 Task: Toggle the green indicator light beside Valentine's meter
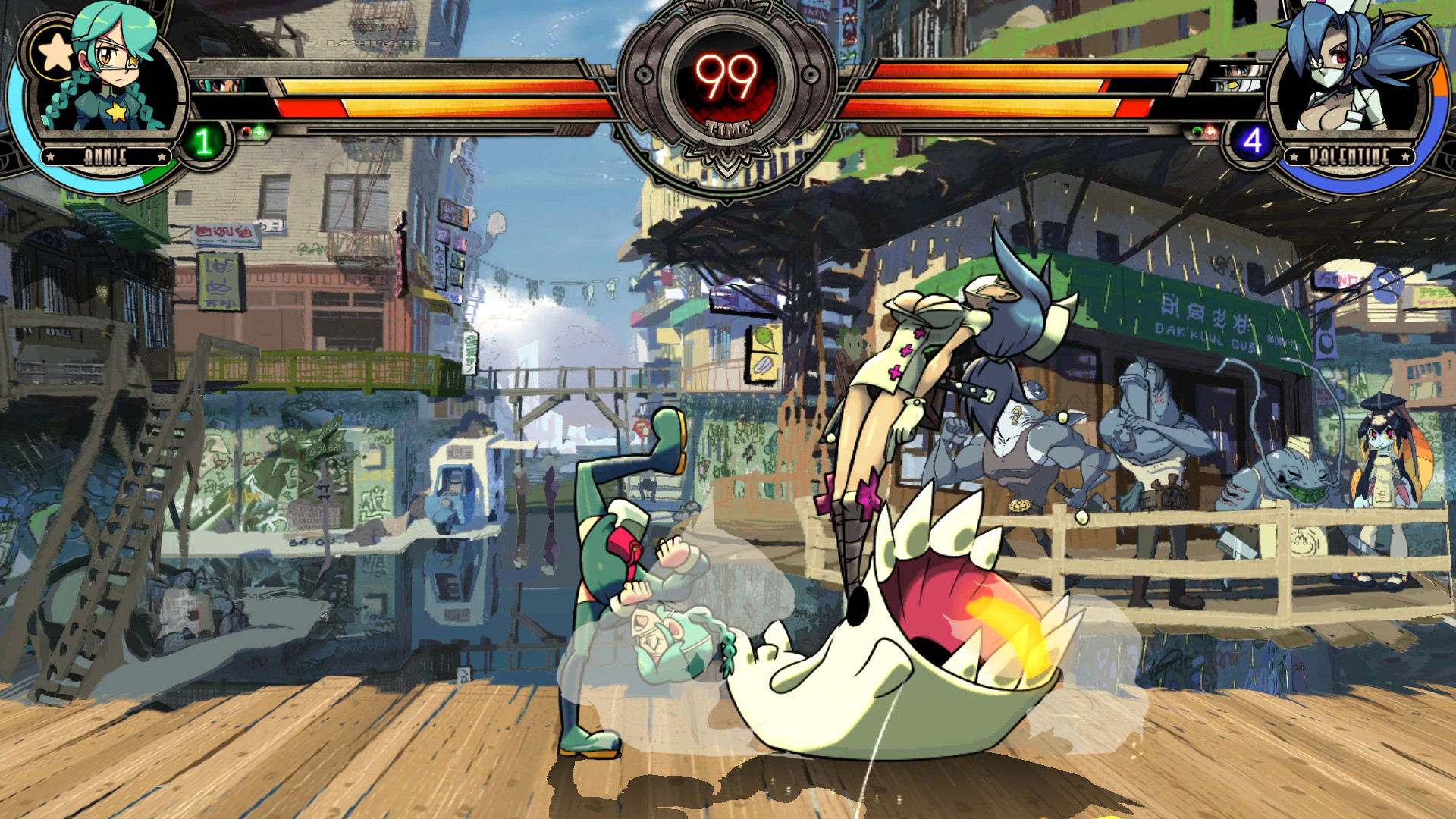(x=1197, y=131)
